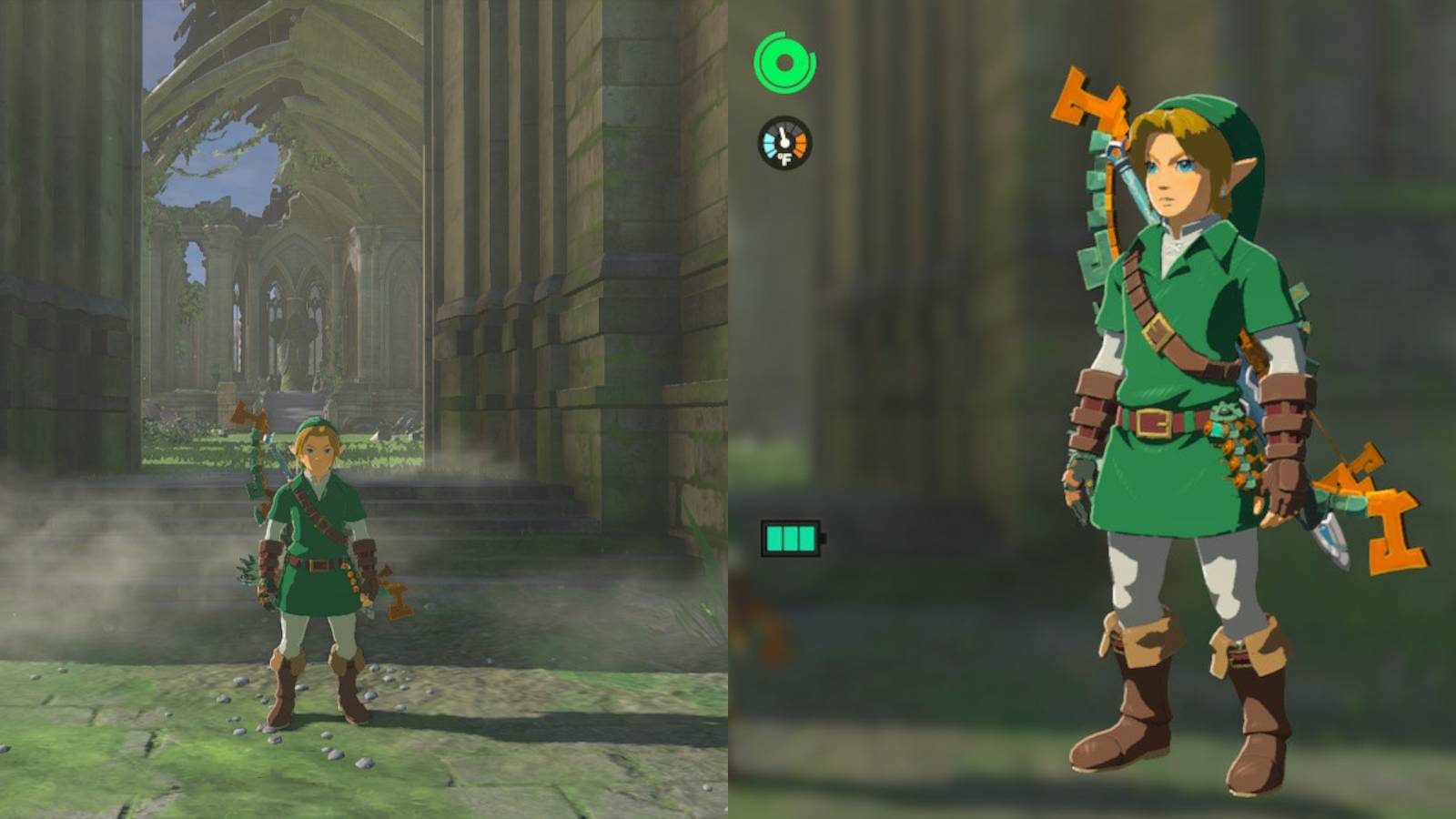Screen dimensions: 1456x819
Task: Select the orange hot side of the thermometer
Action: click(801, 144)
